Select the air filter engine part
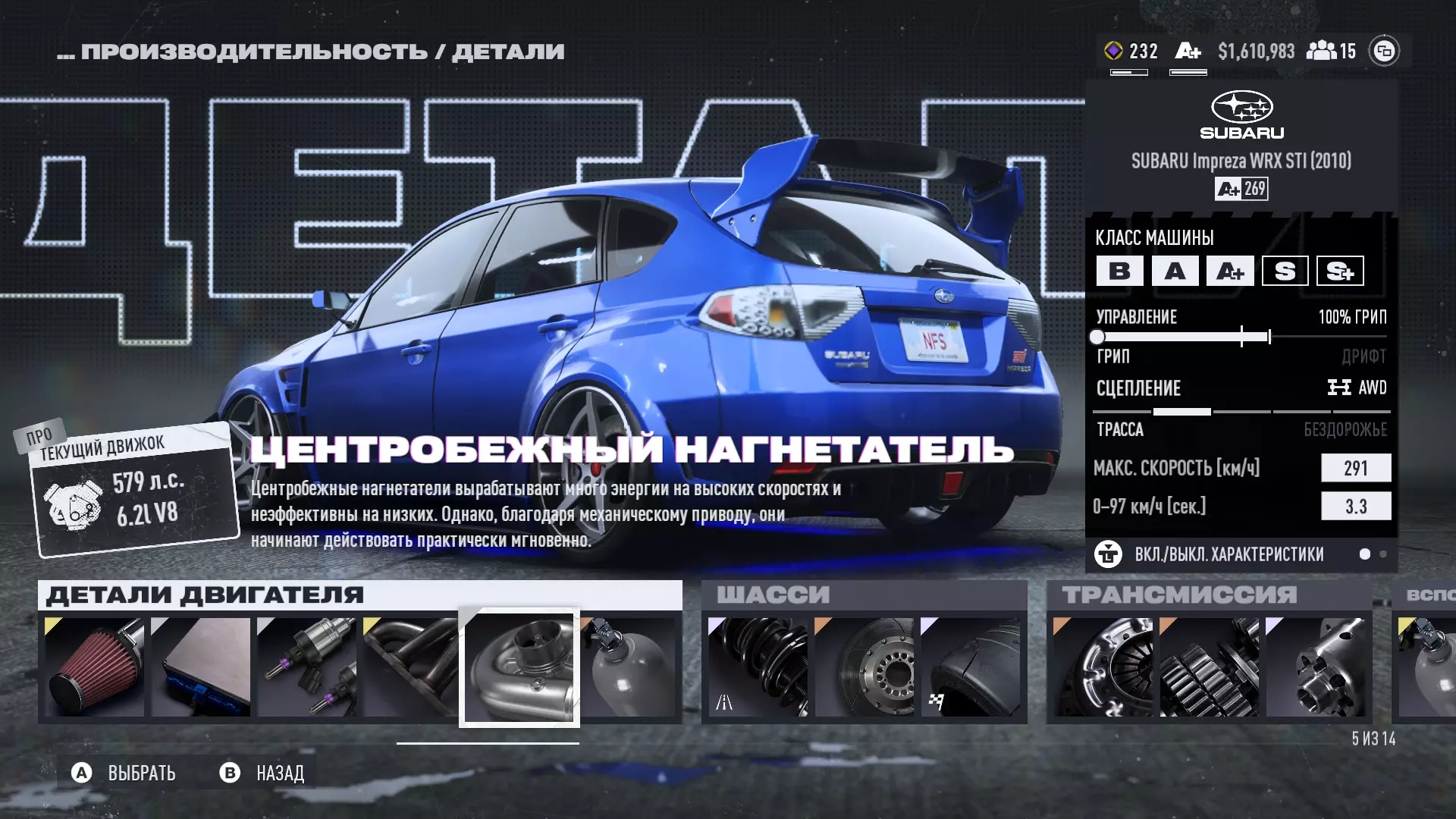The width and height of the screenshot is (1456, 819). pyautogui.click(x=94, y=667)
